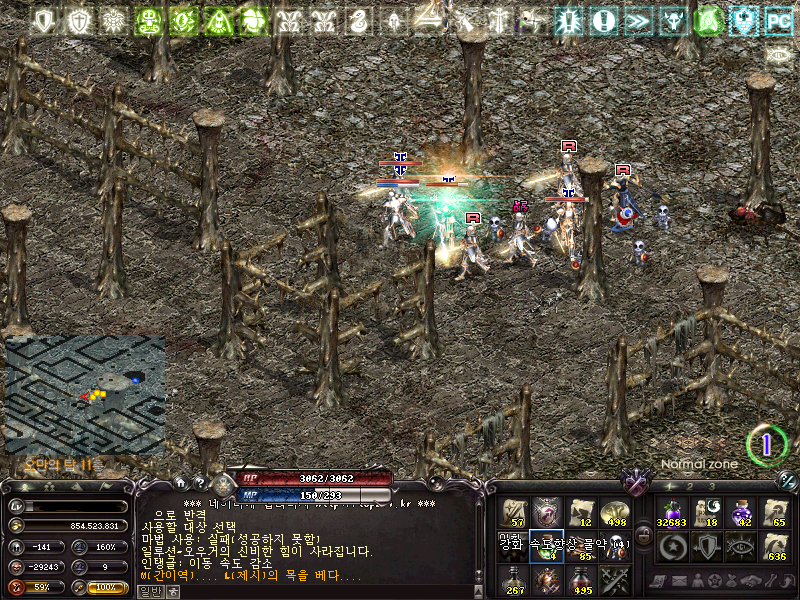Open the question mark help button

(199, 483)
